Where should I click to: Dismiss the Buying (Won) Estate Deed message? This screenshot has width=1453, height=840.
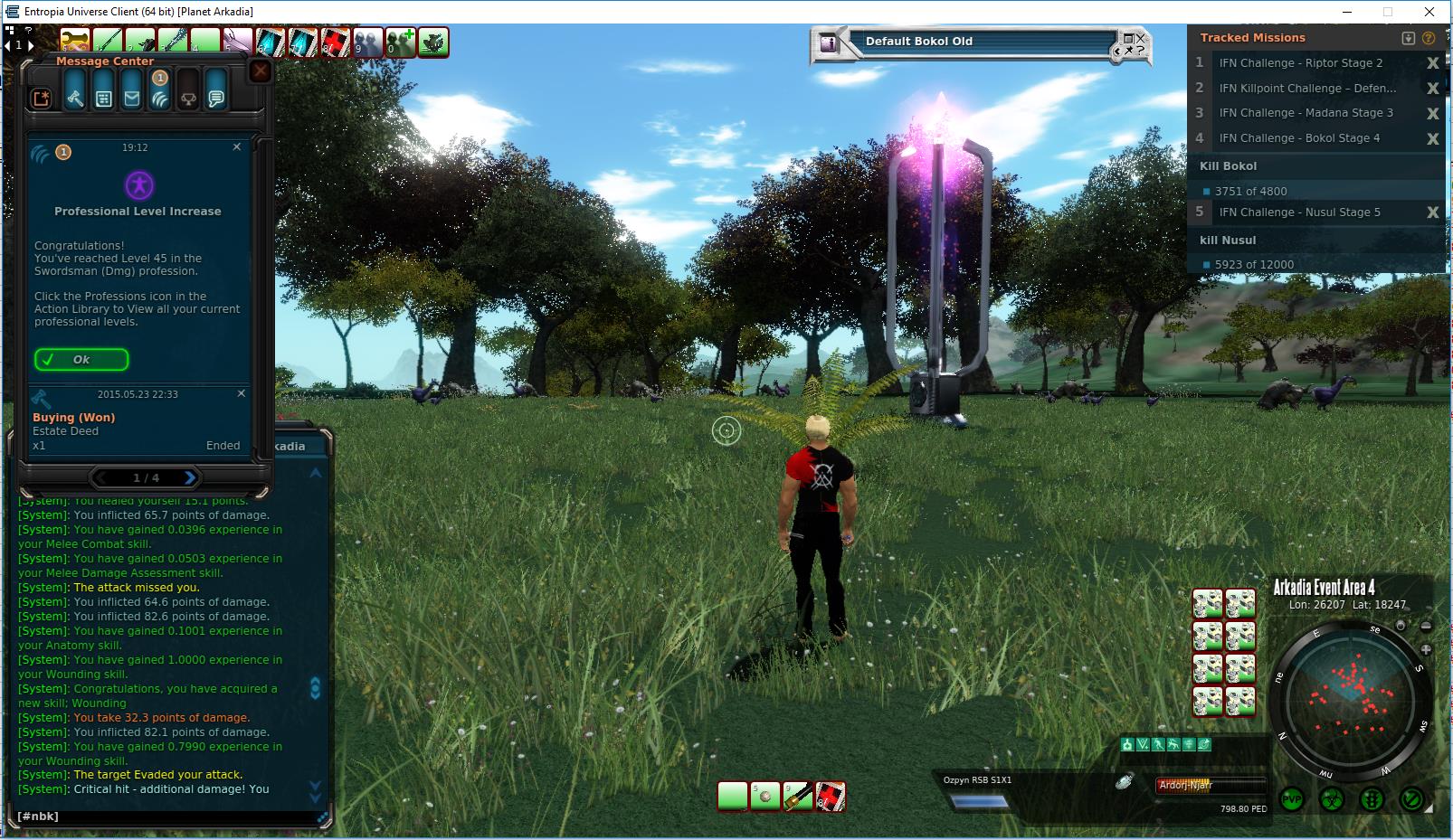coord(242,394)
